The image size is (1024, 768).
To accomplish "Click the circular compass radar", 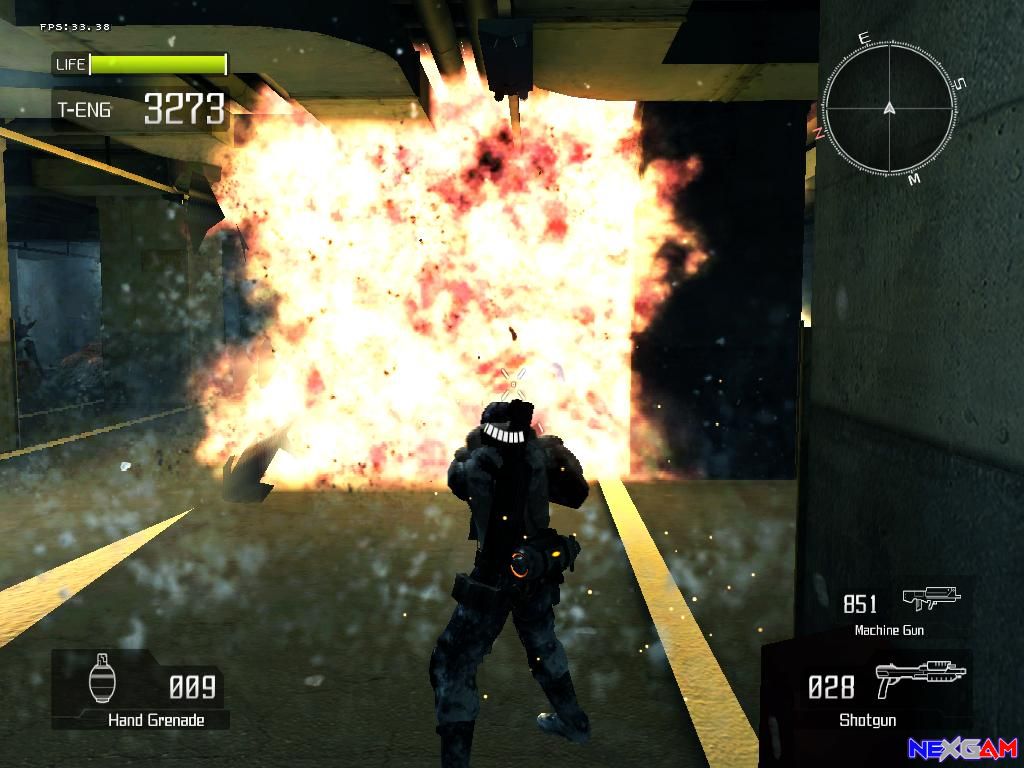I will click(888, 108).
